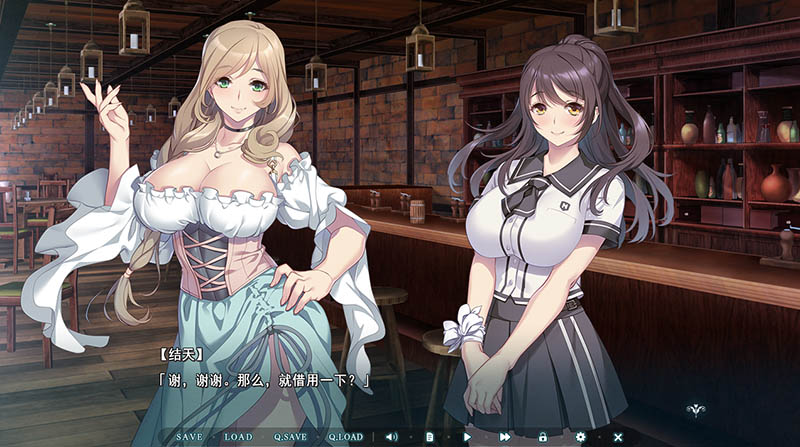Click Q.SAVE to quick save
This screenshot has width=800, height=447.
(290, 437)
